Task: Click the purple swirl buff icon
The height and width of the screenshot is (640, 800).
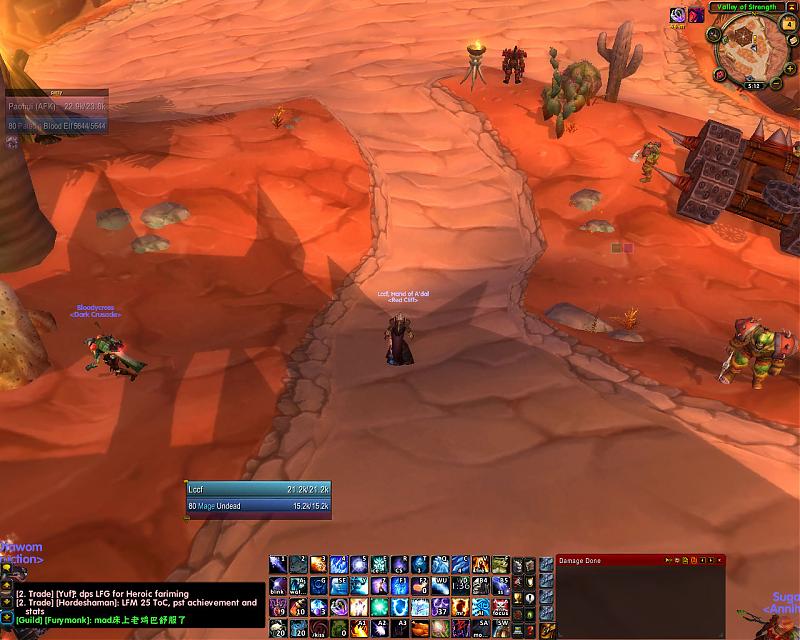Action: pos(678,15)
